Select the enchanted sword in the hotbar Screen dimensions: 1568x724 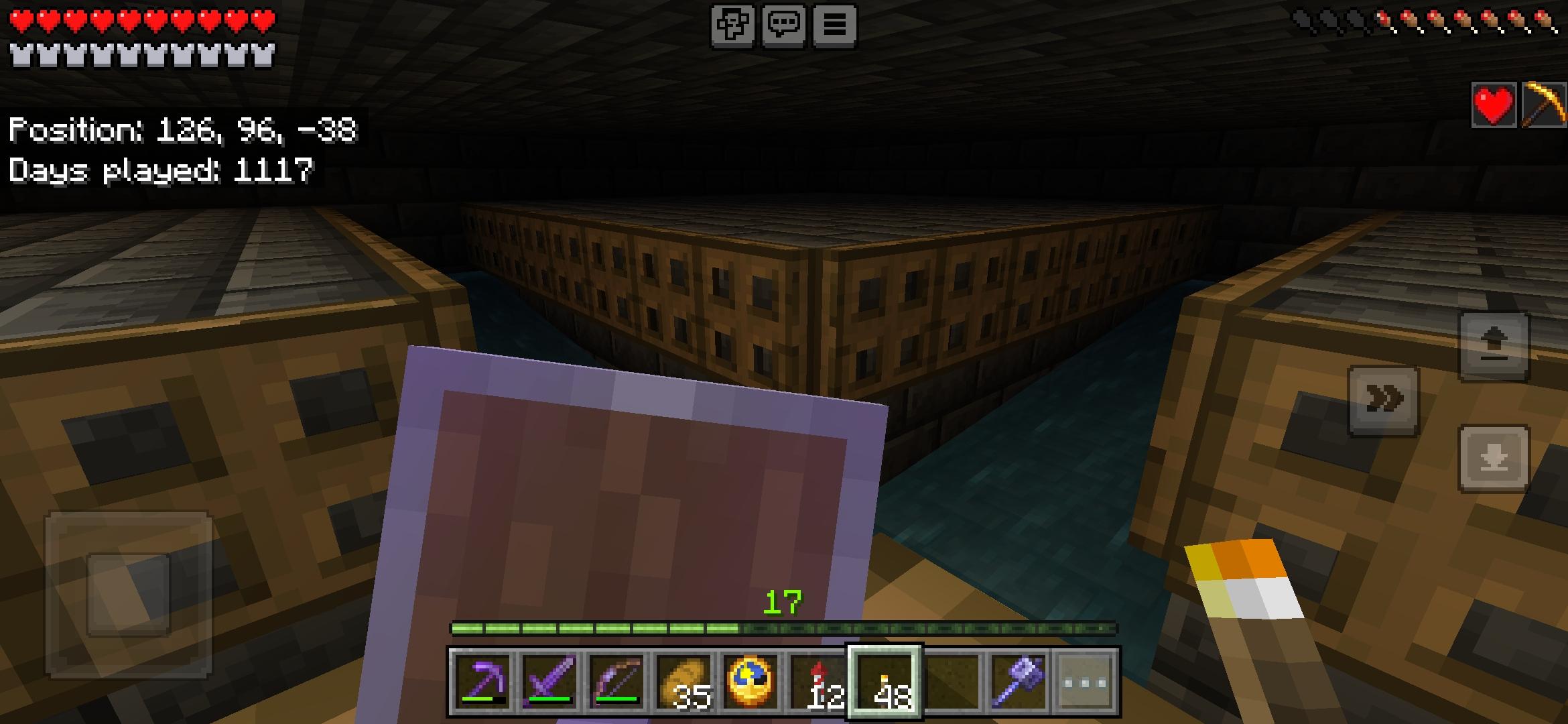(549, 680)
